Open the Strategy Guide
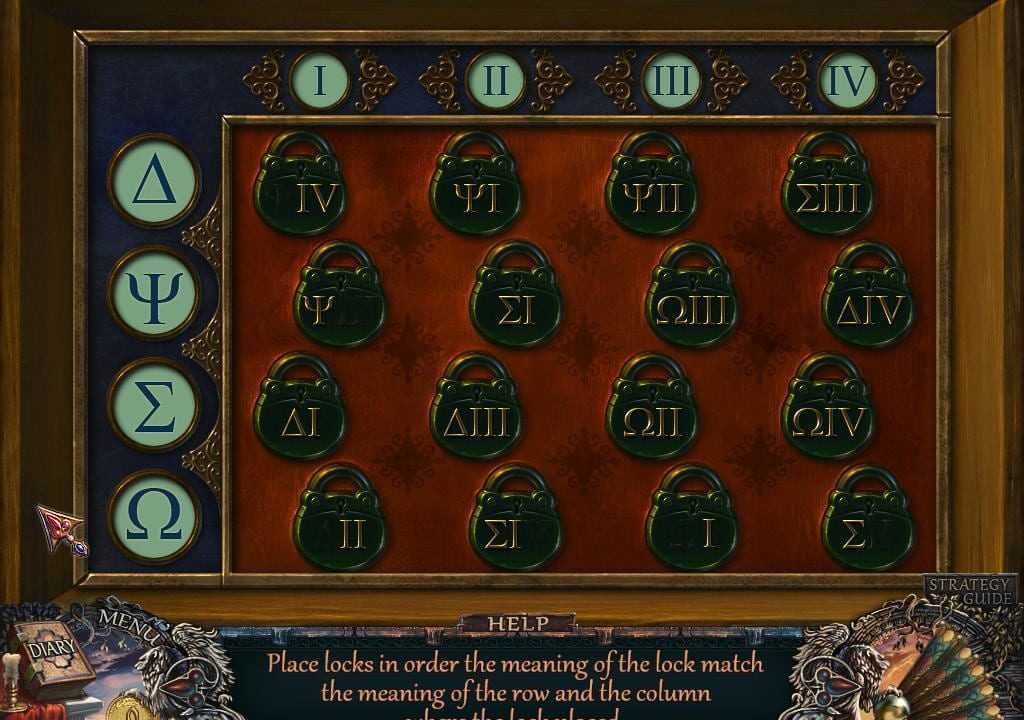1024x720 pixels. pyautogui.click(x=969, y=591)
